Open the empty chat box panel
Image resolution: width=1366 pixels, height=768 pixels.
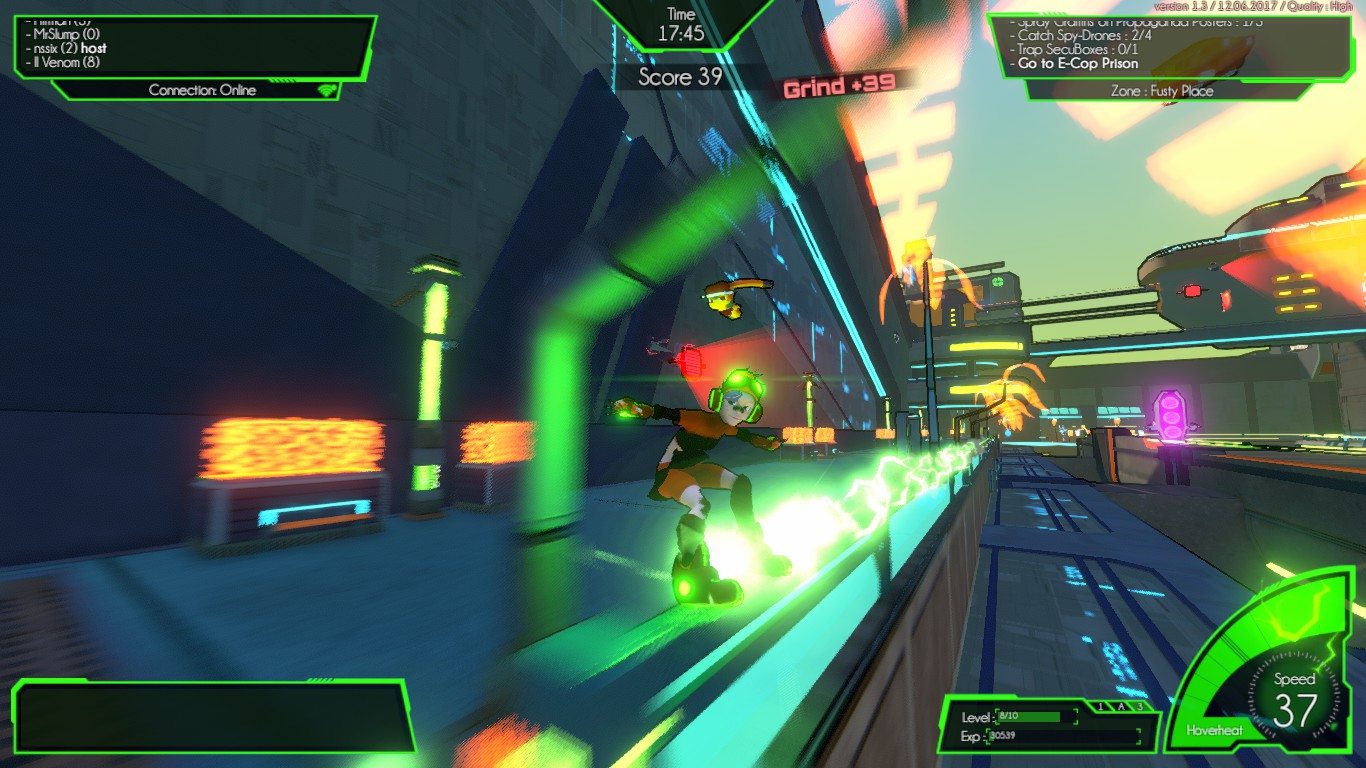(x=213, y=716)
